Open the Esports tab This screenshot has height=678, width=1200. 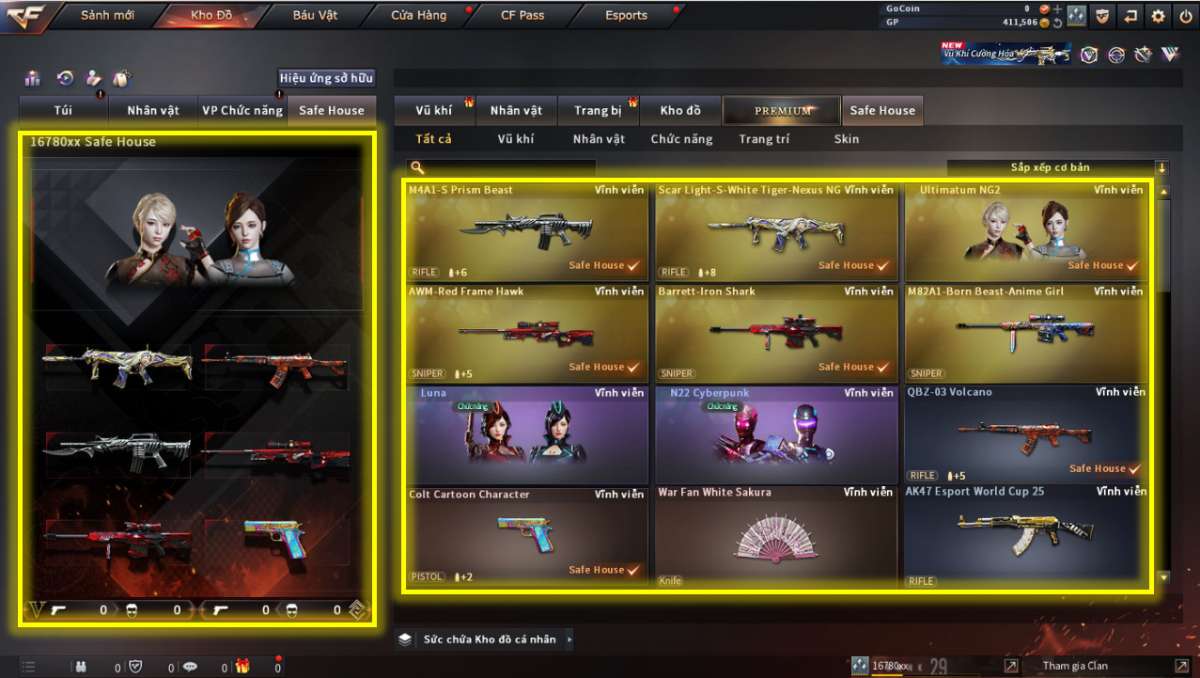626,16
